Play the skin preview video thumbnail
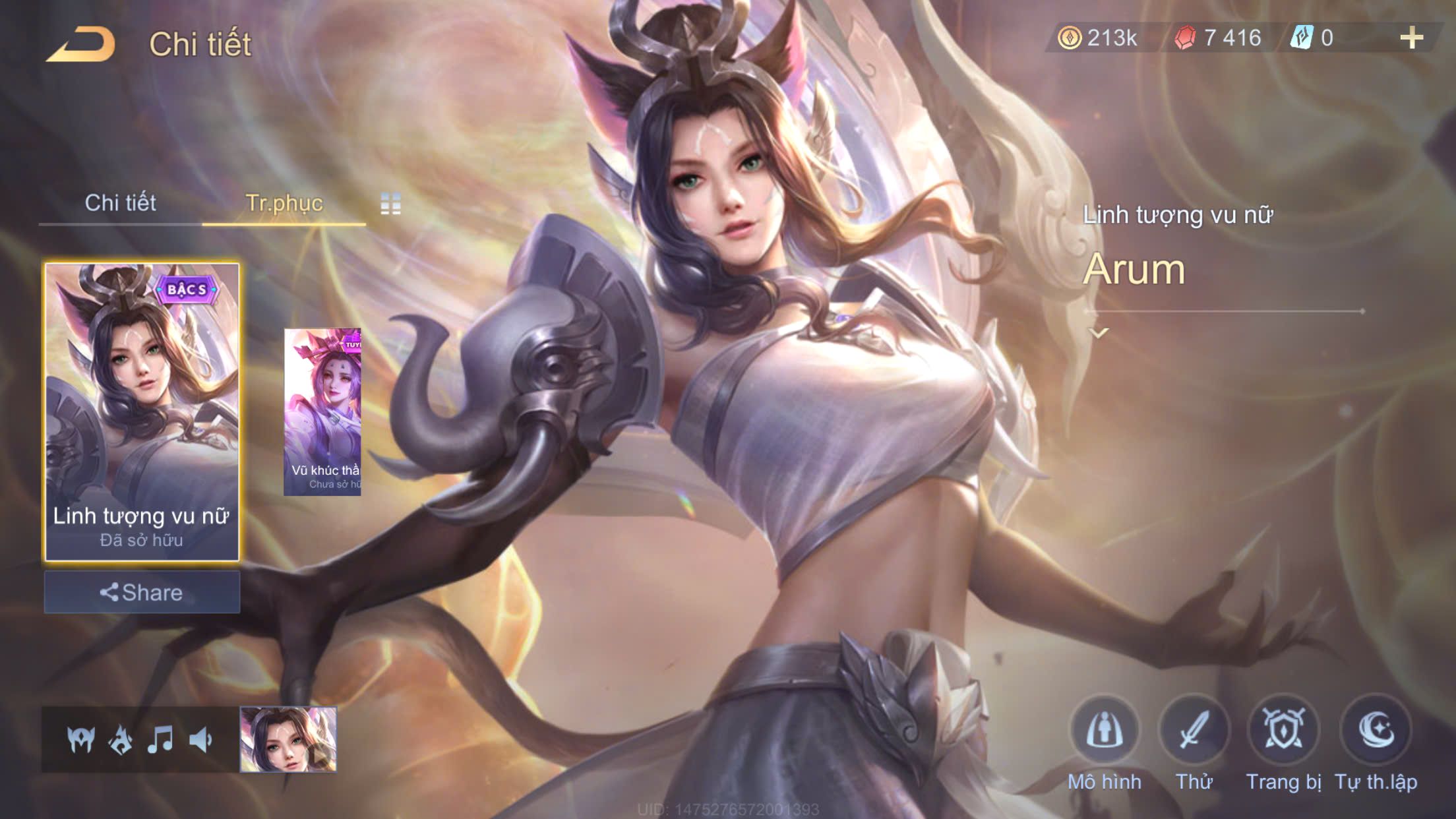1456x819 pixels. coord(288,739)
